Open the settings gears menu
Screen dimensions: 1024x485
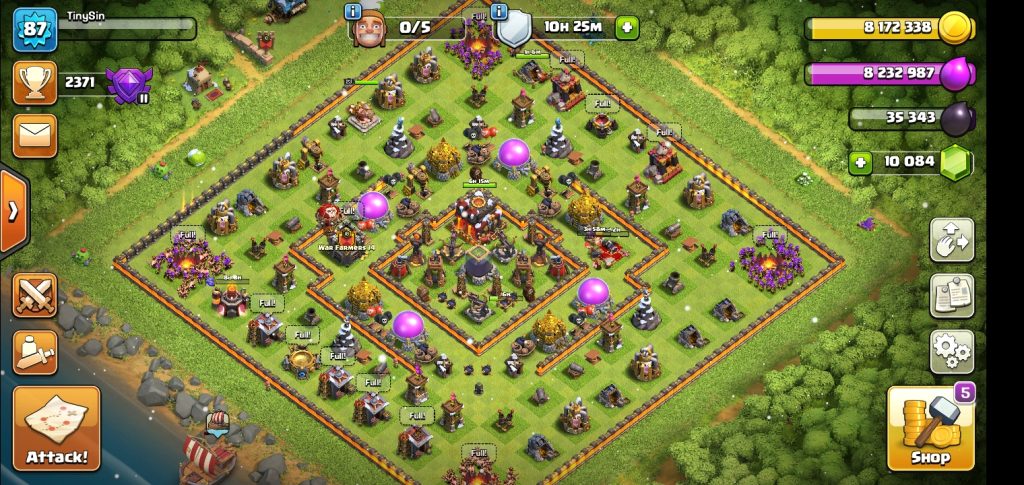(952, 351)
